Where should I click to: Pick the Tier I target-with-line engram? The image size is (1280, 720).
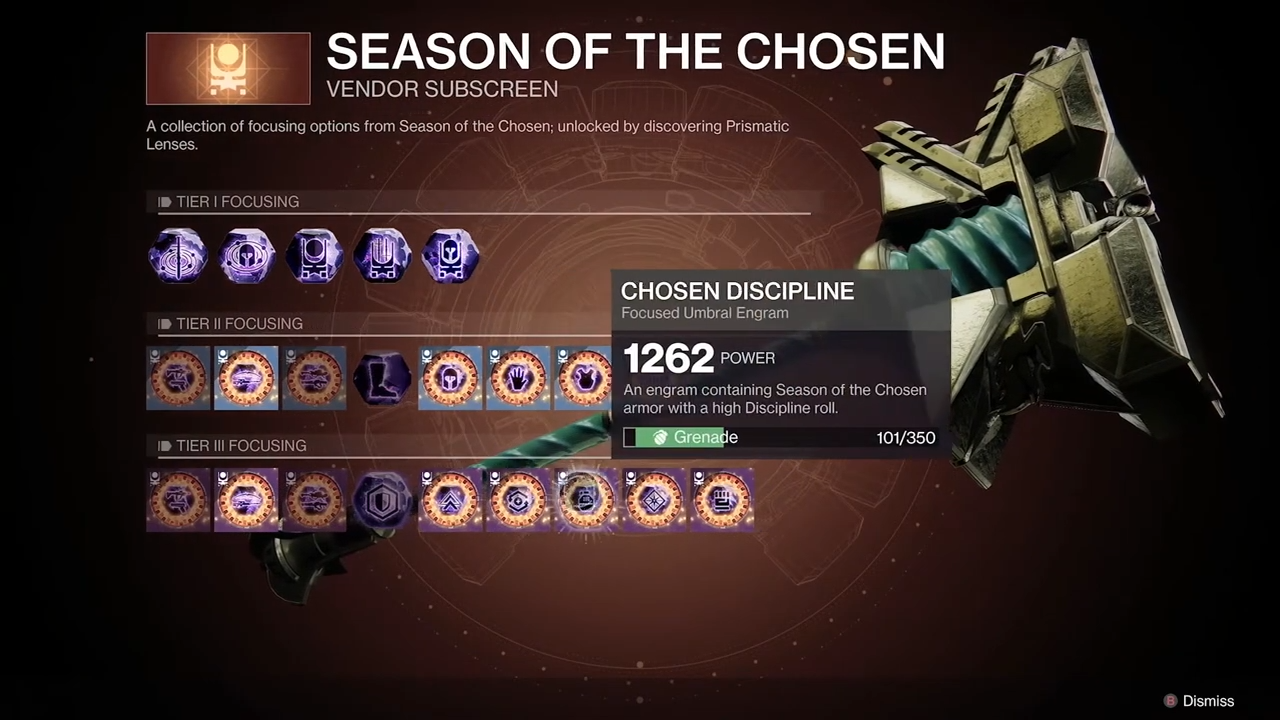coord(179,256)
